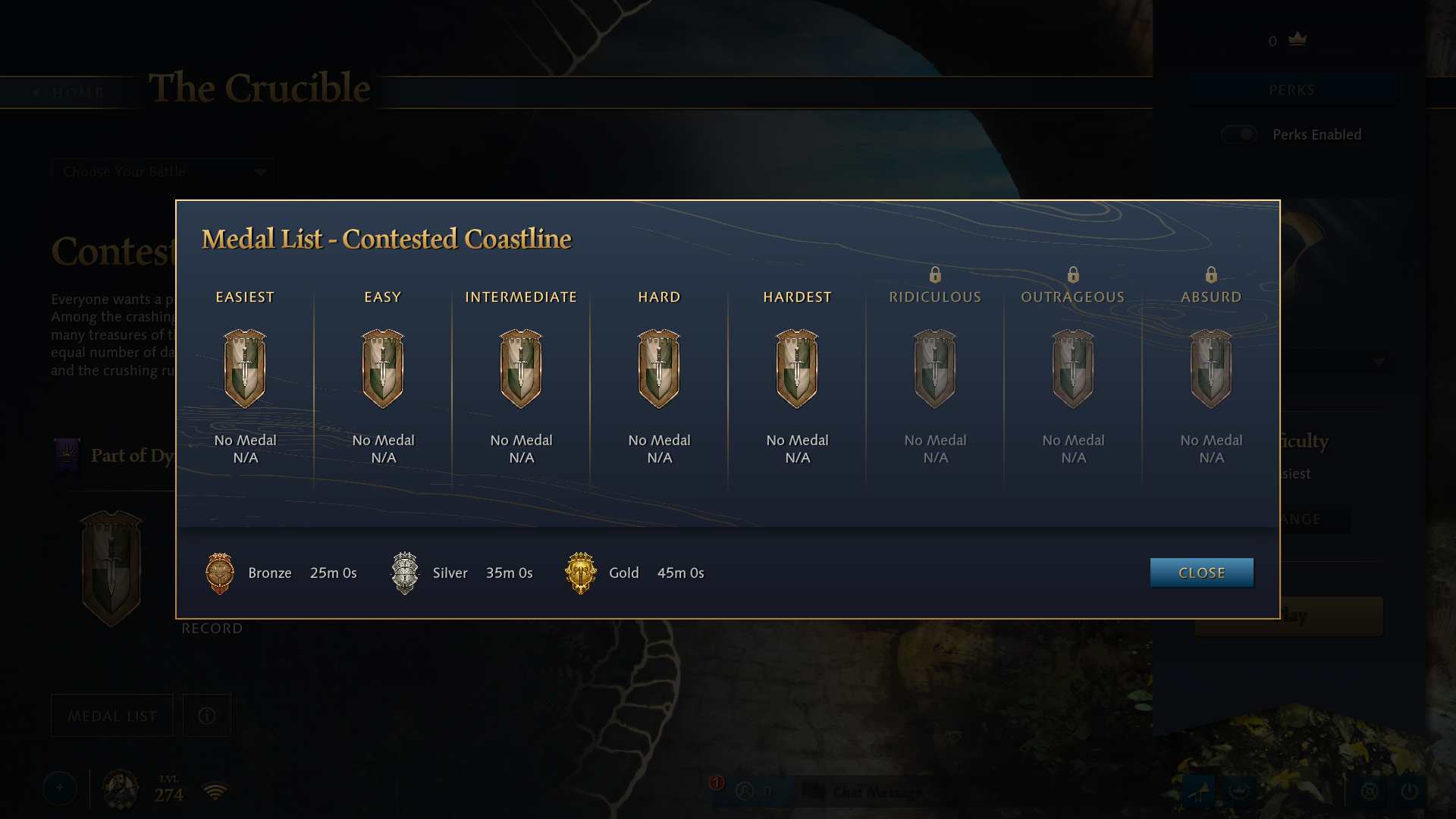Open the Perks panel
Viewport: 1456px width, 819px height.
click(x=1291, y=90)
